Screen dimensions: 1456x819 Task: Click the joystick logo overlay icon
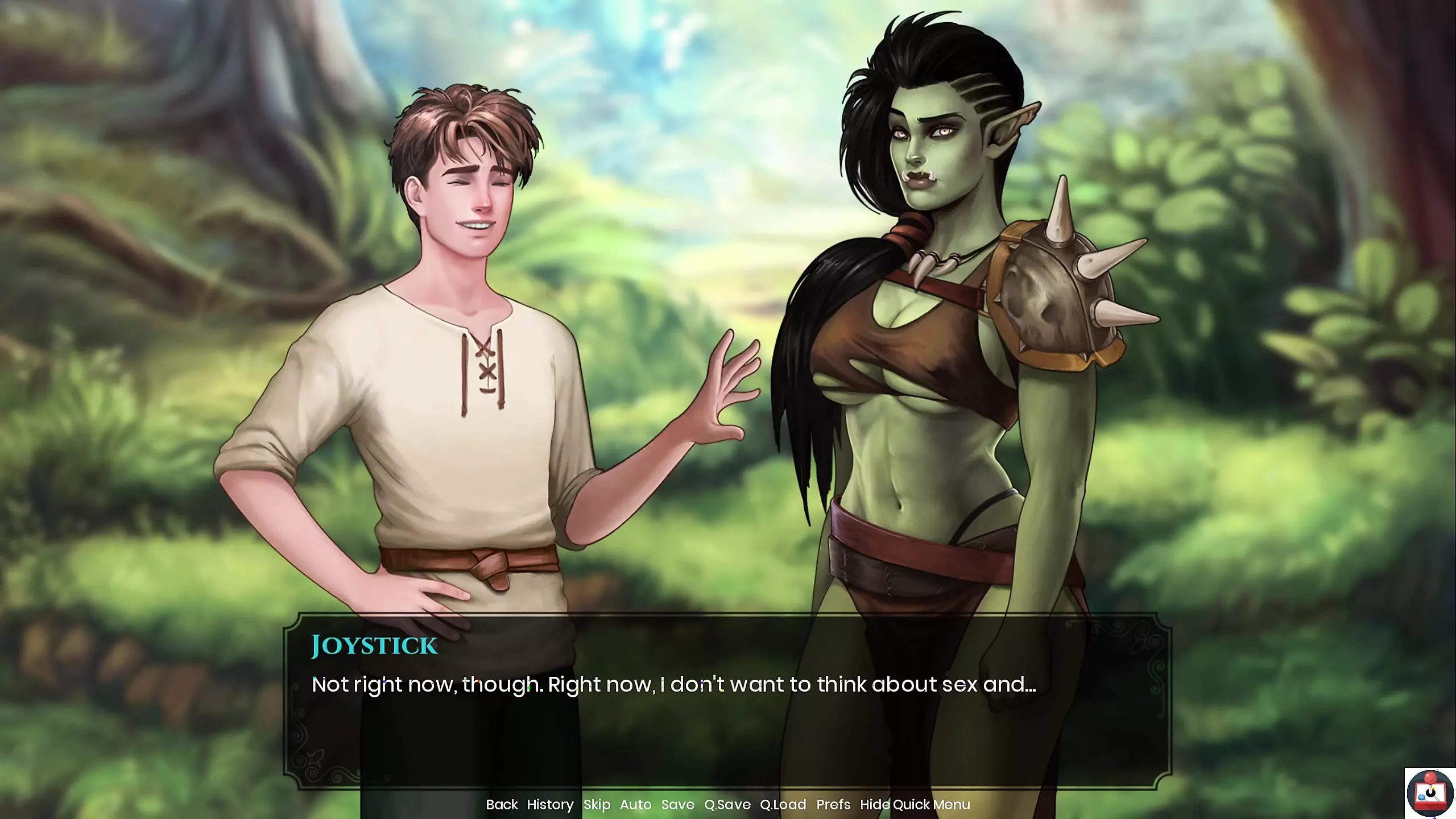point(1430,793)
